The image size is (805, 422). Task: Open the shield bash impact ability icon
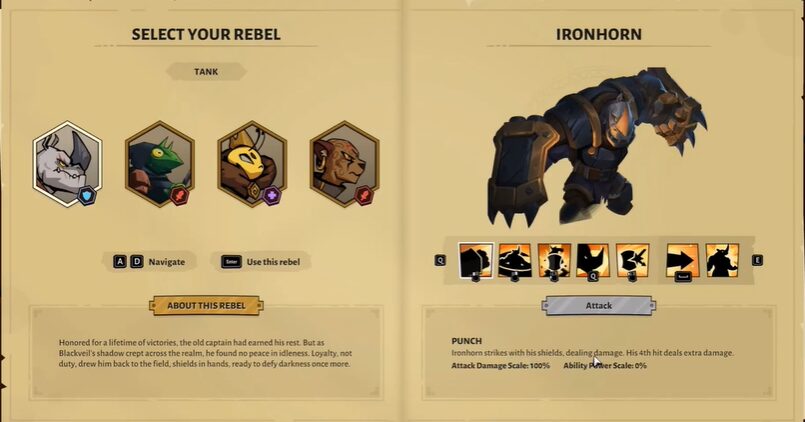coord(632,260)
